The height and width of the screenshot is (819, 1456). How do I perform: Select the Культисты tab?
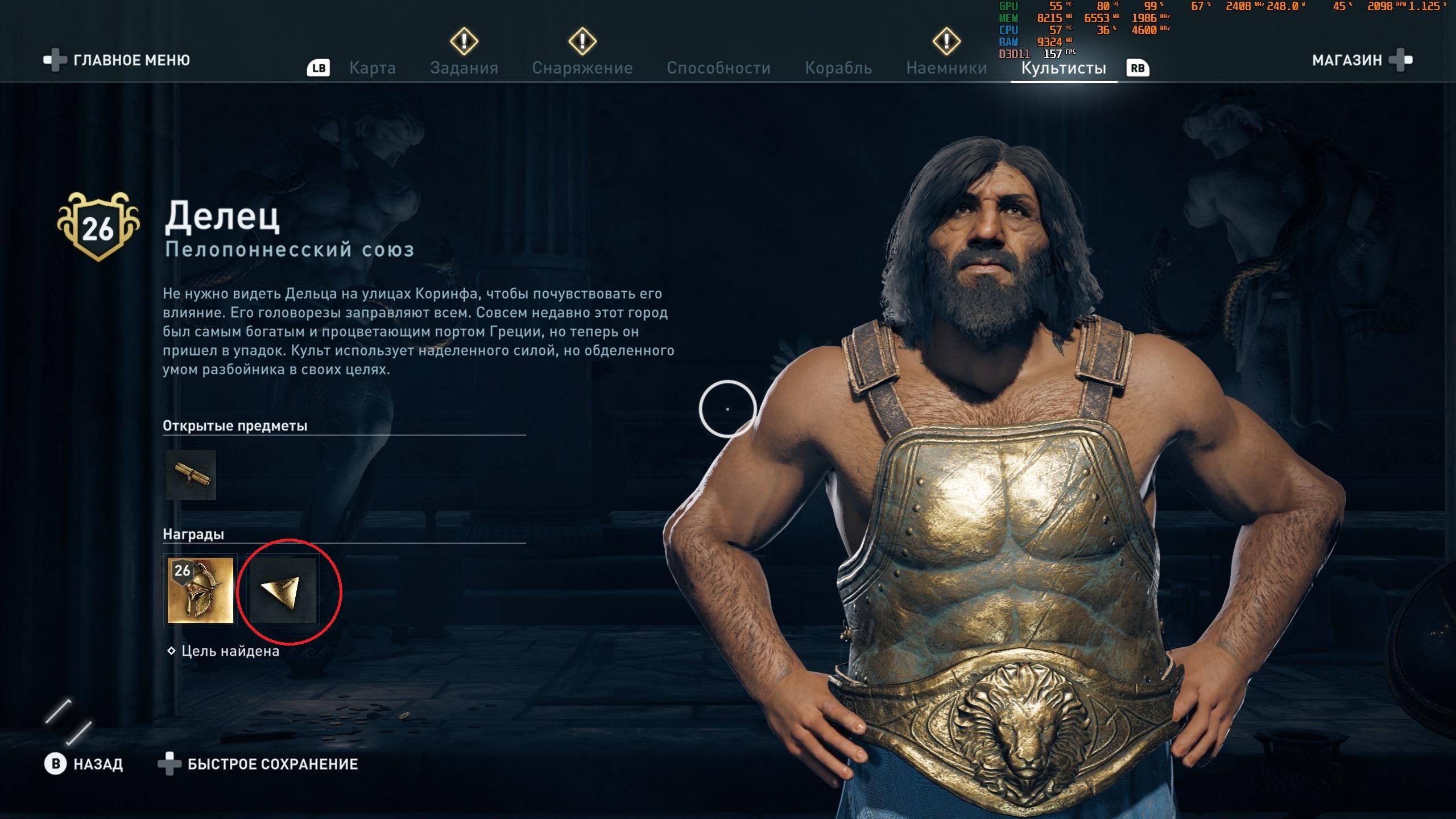pos(1063,68)
